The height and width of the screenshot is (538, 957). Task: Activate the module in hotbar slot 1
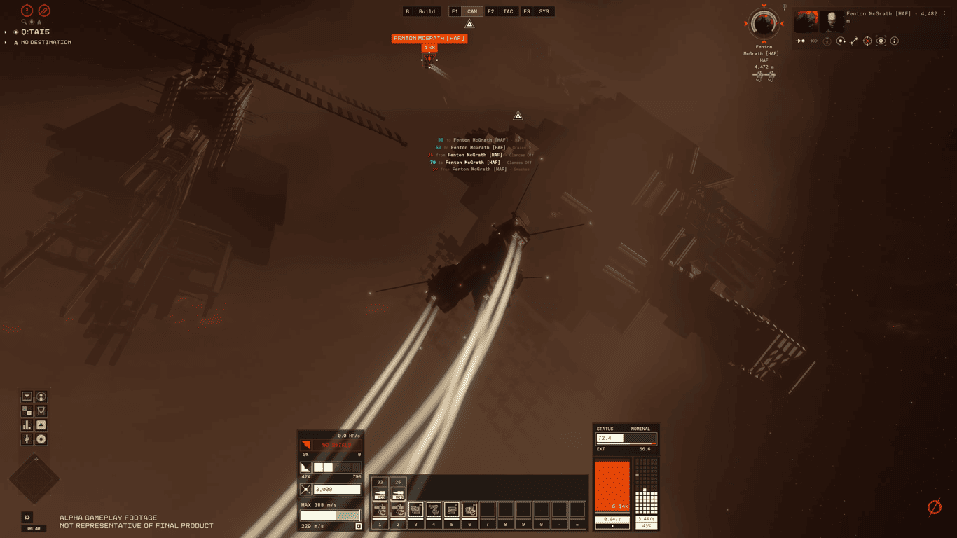click(379, 510)
